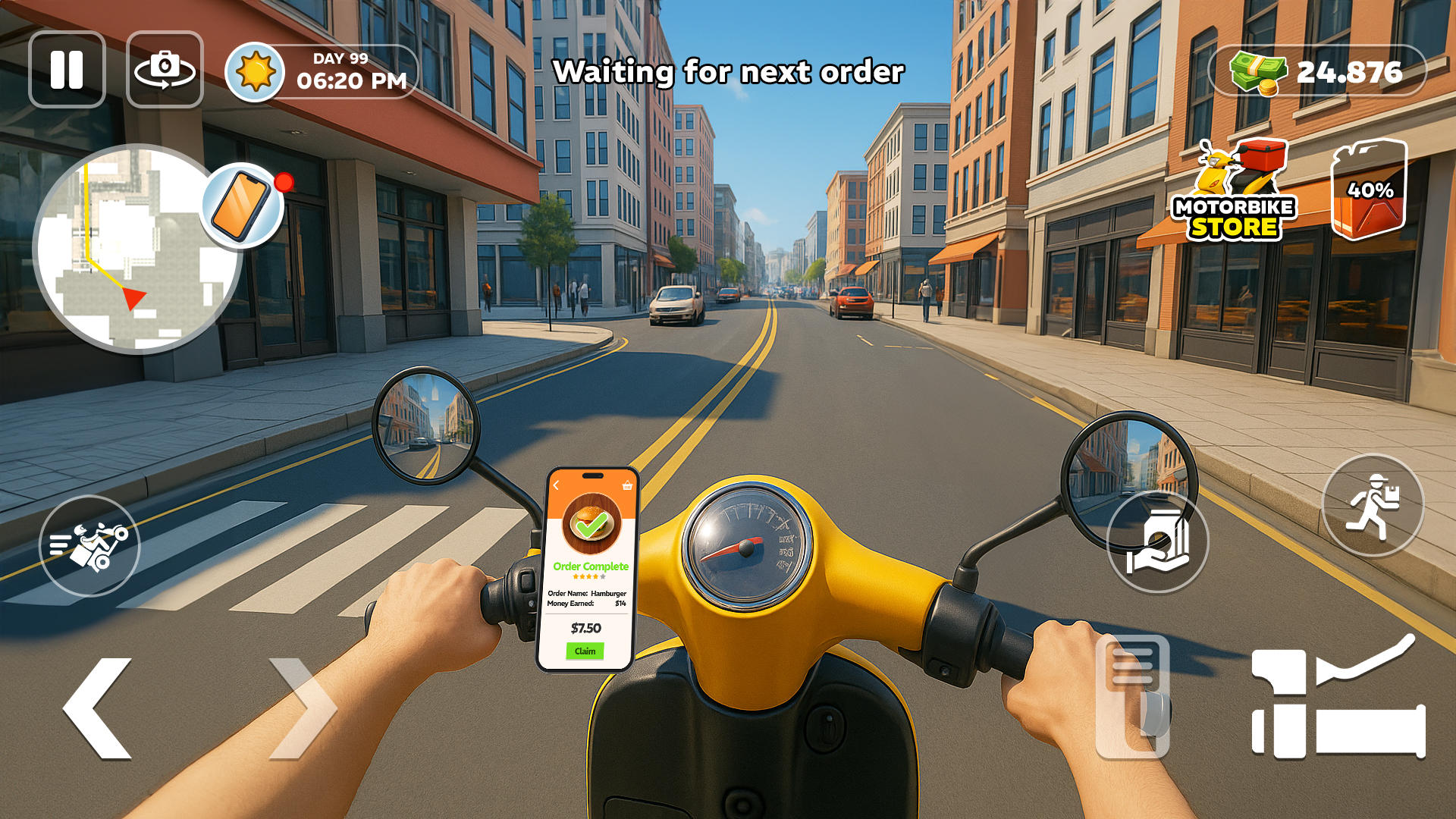Visit the Motorbike Store

click(x=1235, y=193)
